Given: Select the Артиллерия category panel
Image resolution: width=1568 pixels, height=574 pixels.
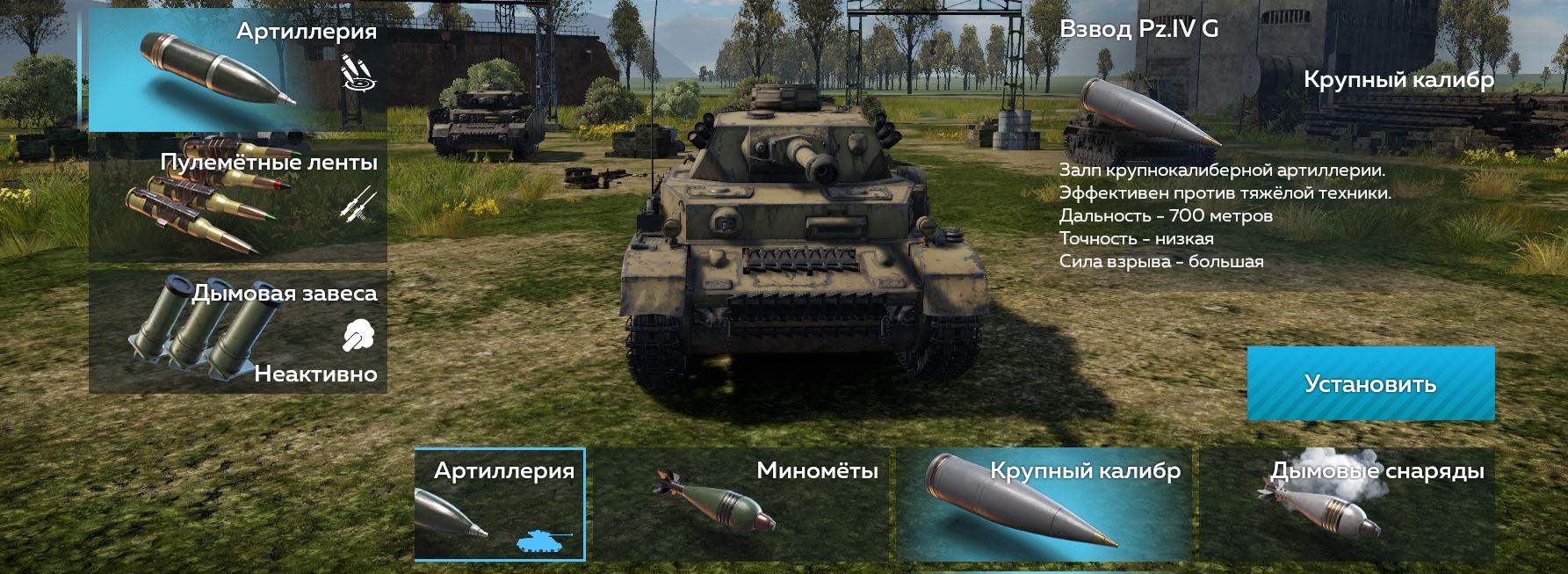Looking at the screenshot, I should click(237, 70).
